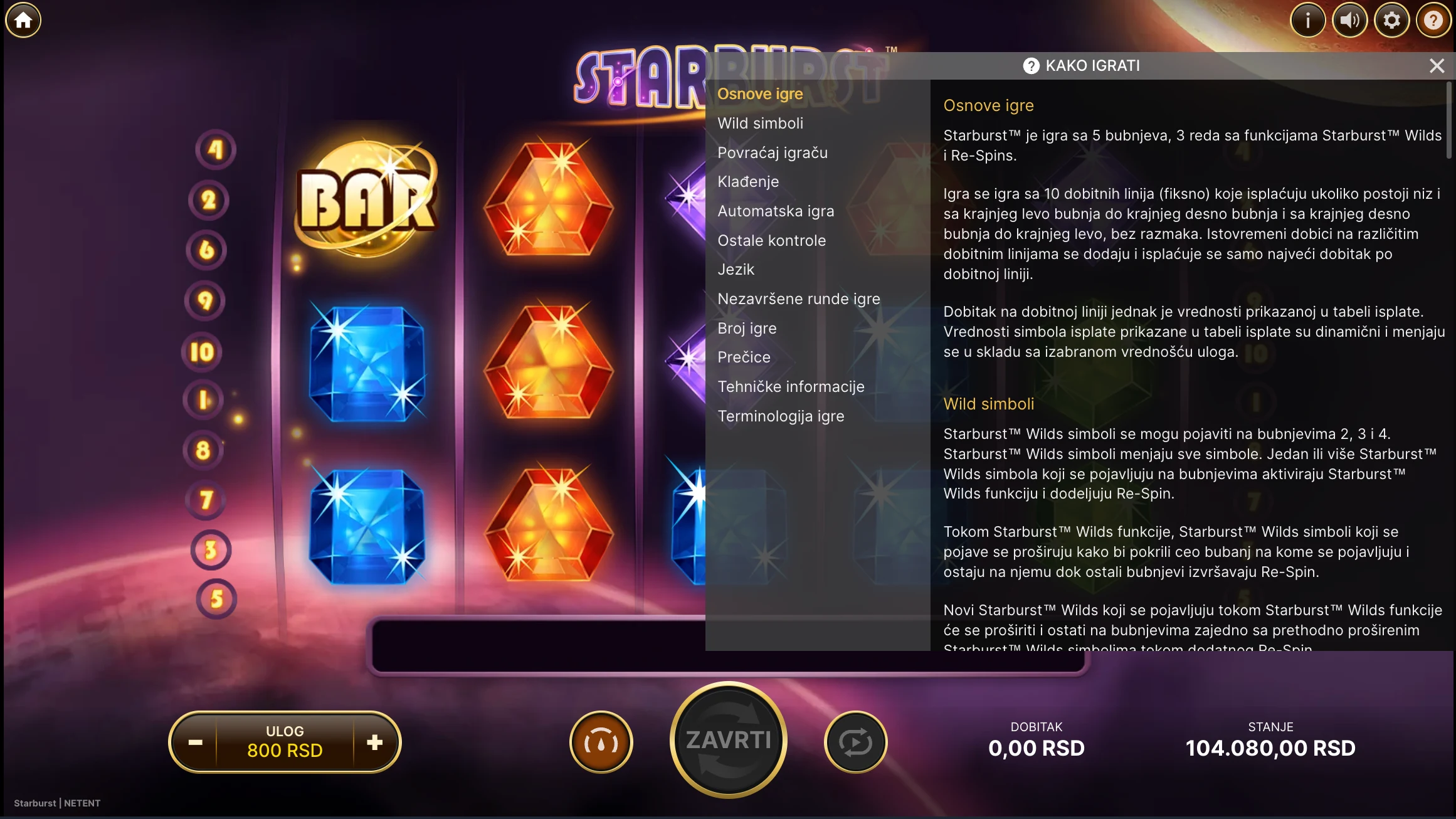Image resolution: width=1456 pixels, height=819 pixels.
Task: Toggle the sound speaker icon
Action: 1349,21
